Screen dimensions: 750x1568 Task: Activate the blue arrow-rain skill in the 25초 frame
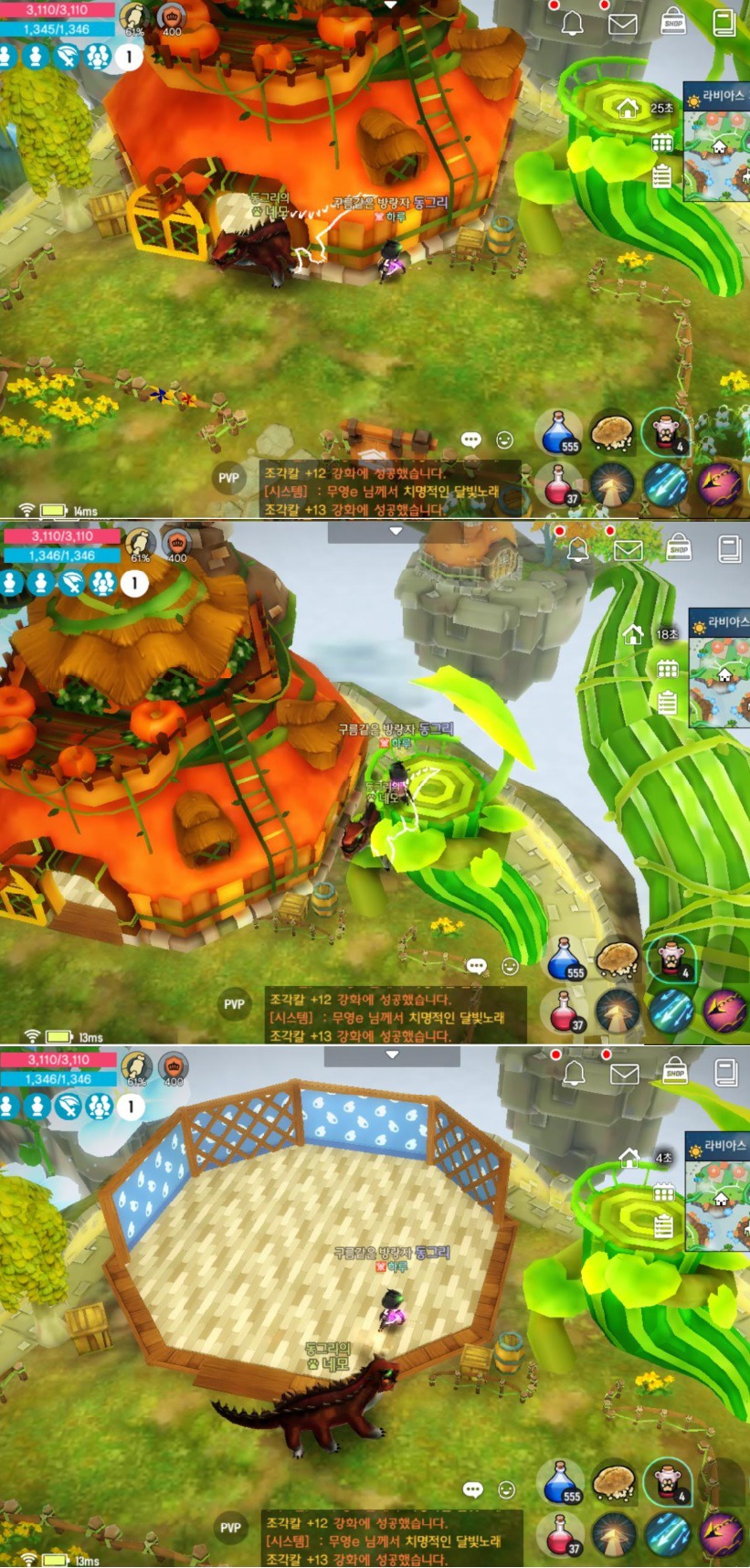tap(666, 484)
